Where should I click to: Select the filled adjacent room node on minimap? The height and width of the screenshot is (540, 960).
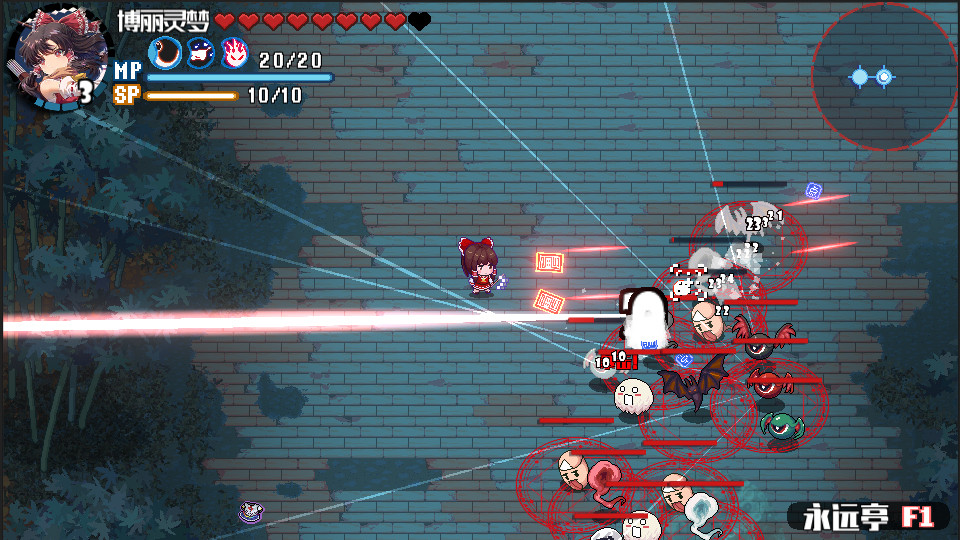[859, 77]
